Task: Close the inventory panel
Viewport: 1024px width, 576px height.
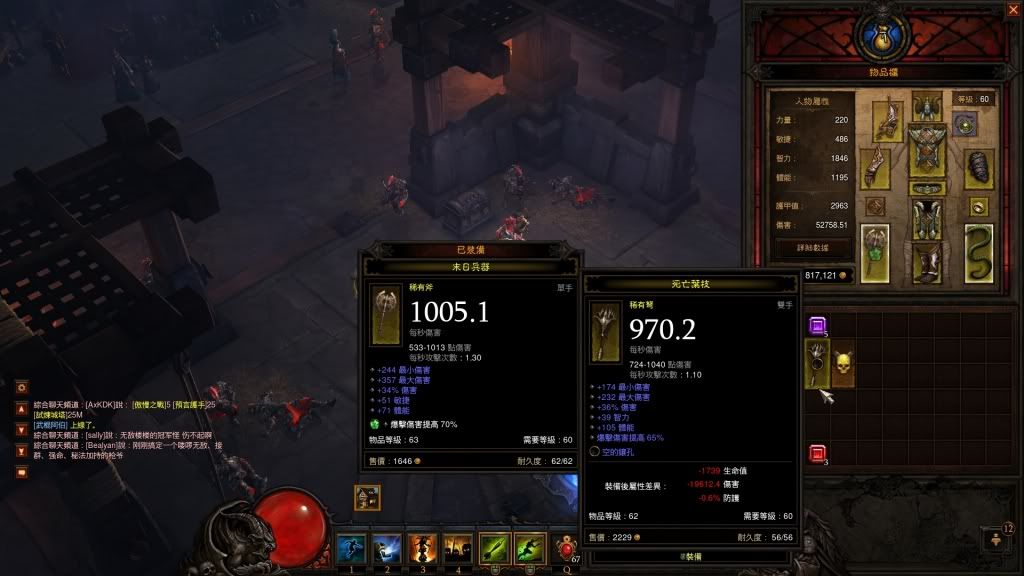Action: coord(1012,10)
